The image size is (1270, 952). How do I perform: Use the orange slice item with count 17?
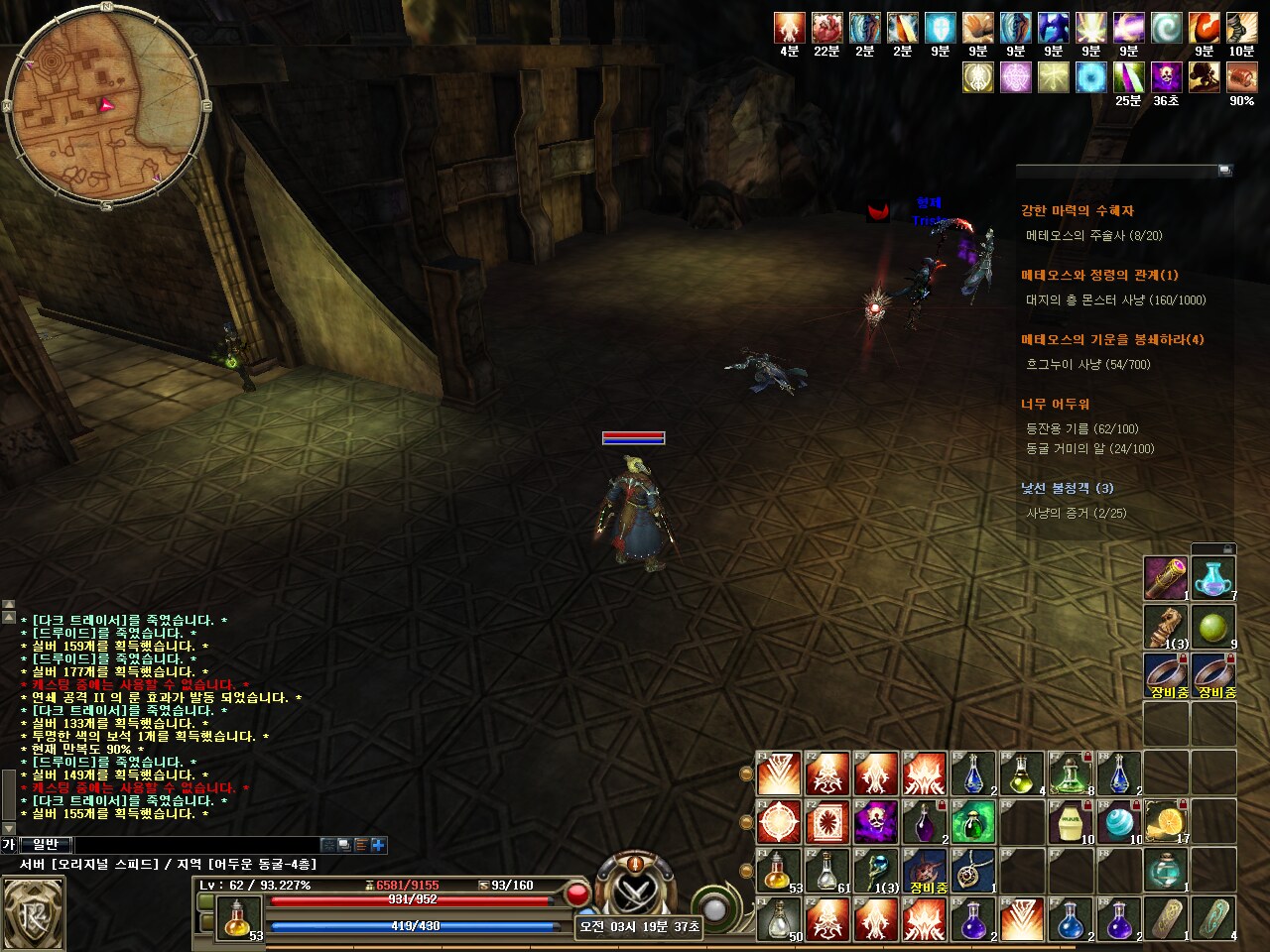[1167, 822]
